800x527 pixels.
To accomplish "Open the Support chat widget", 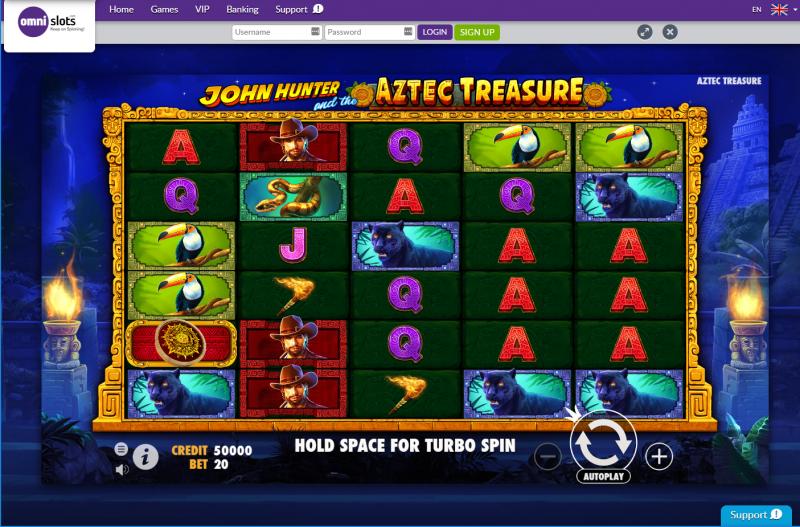I will (755, 515).
